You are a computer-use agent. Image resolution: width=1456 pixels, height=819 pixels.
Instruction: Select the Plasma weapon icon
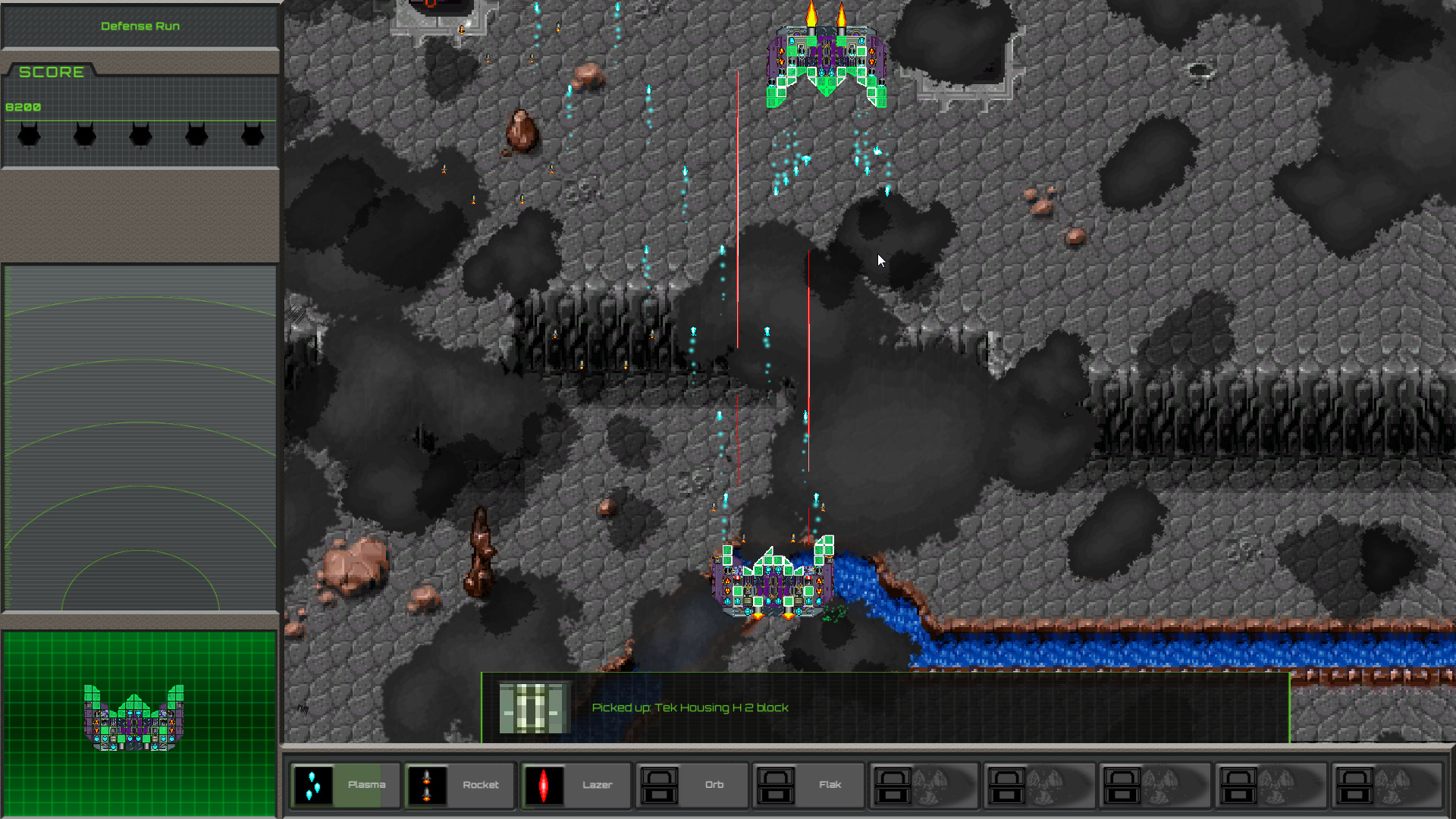[x=315, y=785]
